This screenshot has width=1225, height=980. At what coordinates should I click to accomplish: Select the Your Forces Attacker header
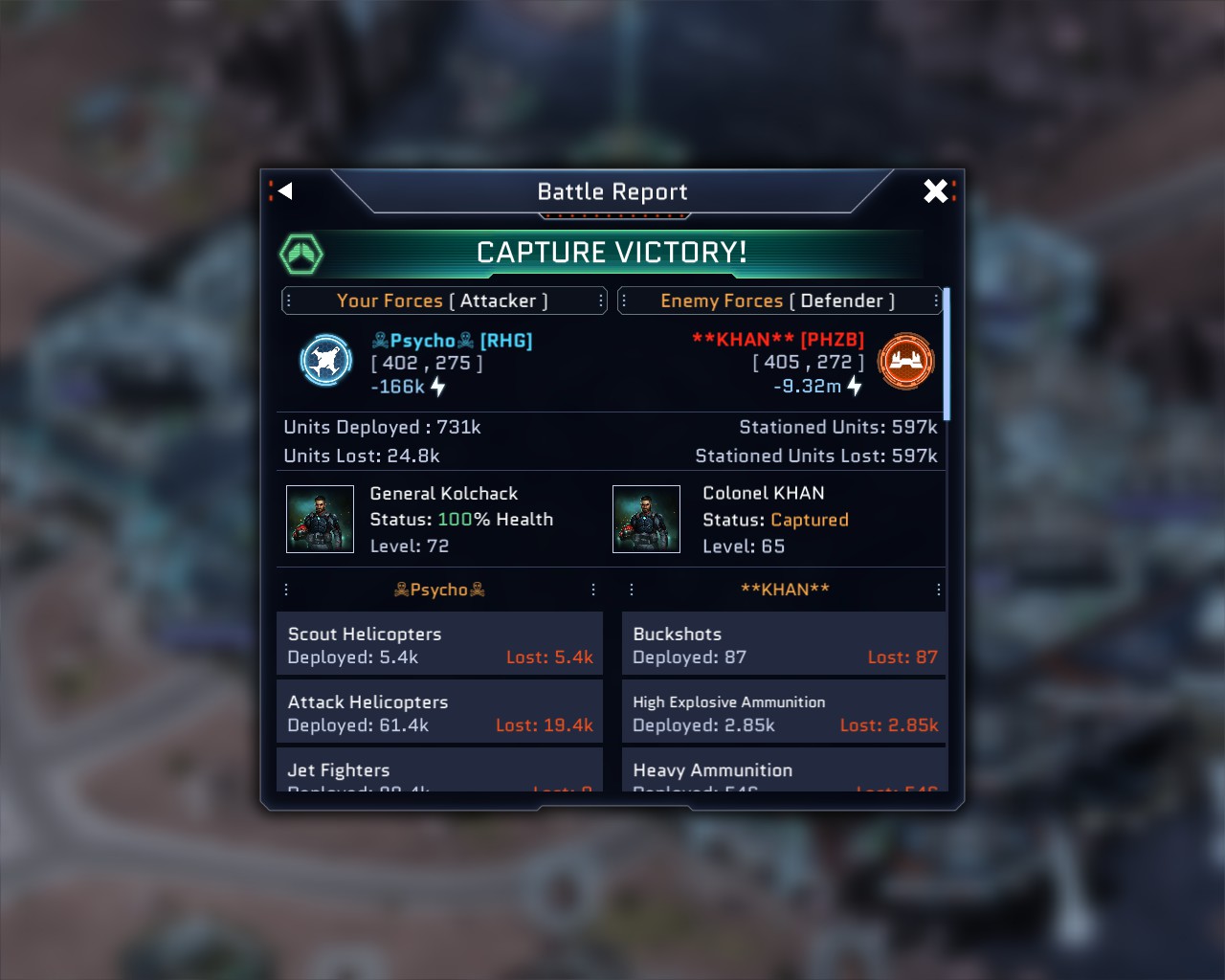(x=443, y=301)
